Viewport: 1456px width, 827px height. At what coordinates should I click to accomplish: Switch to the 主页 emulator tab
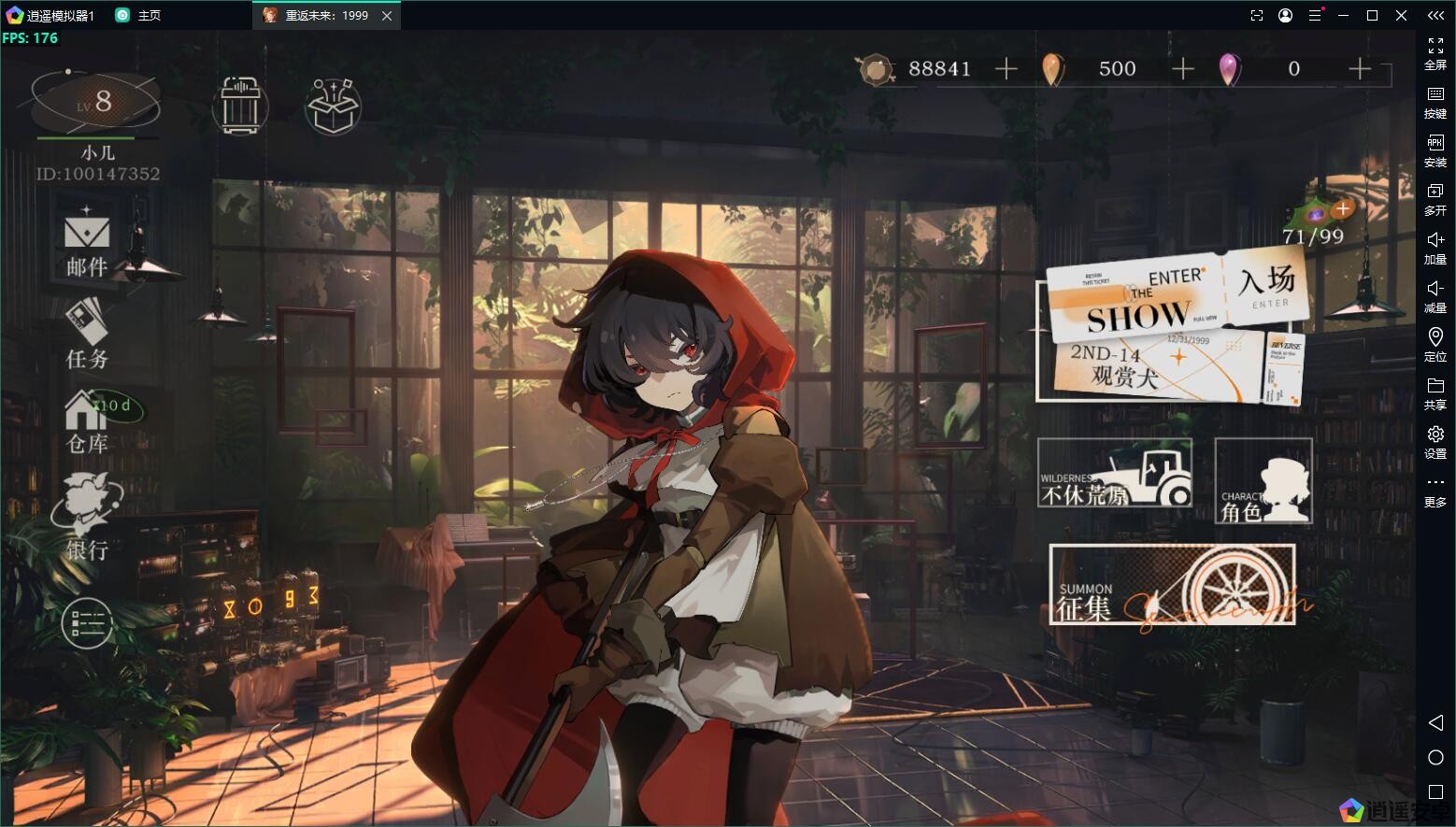pos(138,15)
